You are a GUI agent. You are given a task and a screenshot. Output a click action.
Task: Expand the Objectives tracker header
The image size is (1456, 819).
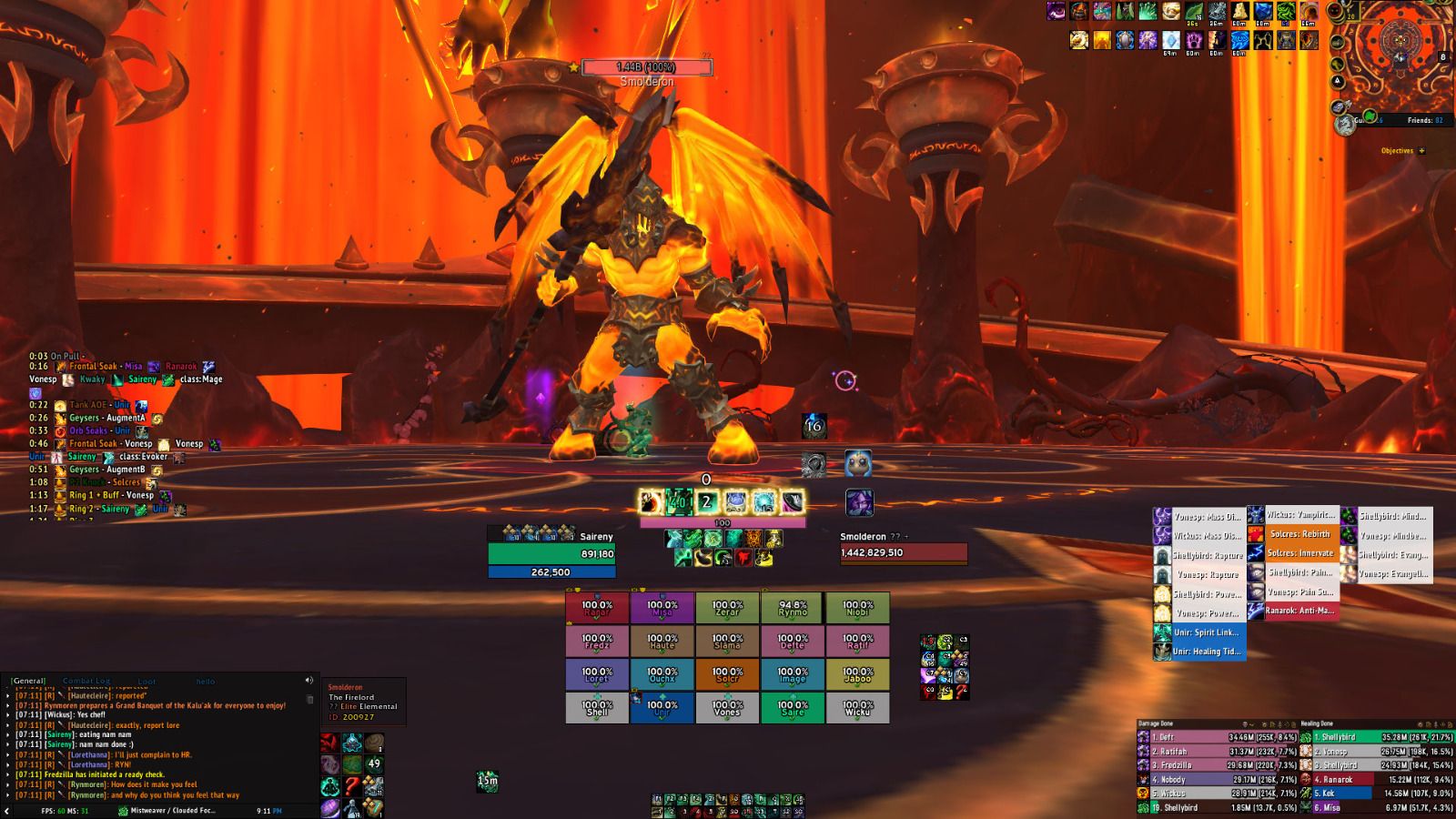click(x=1402, y=151)
